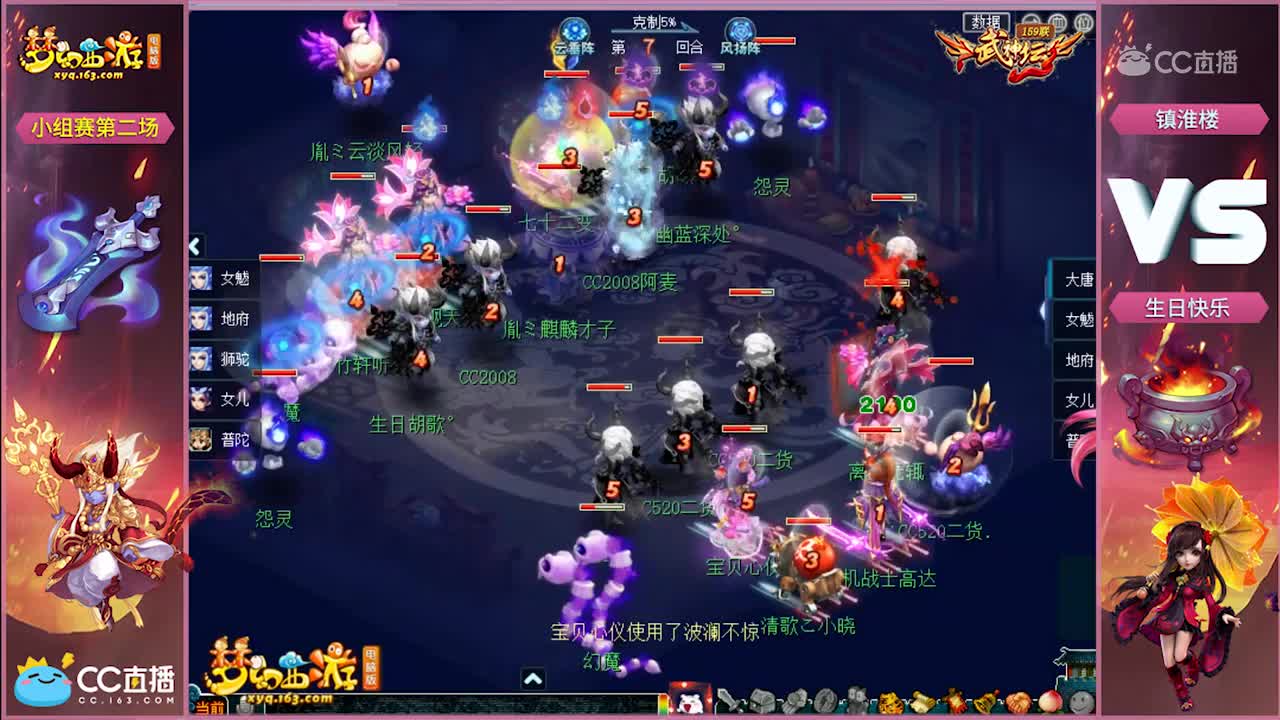Click the white hamster mascot thumbnail in battle bar

click(690, 700)
